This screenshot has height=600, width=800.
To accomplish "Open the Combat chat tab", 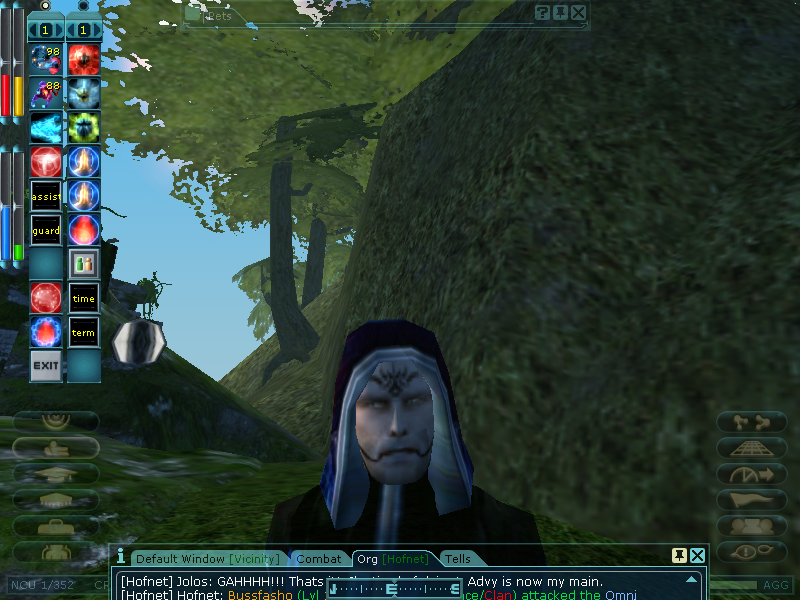I will (320, 559).
